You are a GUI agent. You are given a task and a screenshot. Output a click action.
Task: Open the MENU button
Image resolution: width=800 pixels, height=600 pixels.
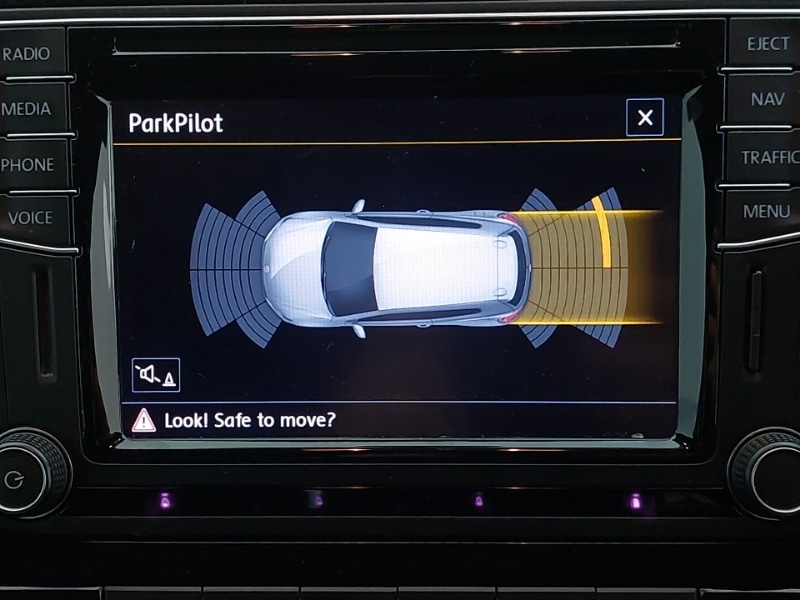(767, 212)
